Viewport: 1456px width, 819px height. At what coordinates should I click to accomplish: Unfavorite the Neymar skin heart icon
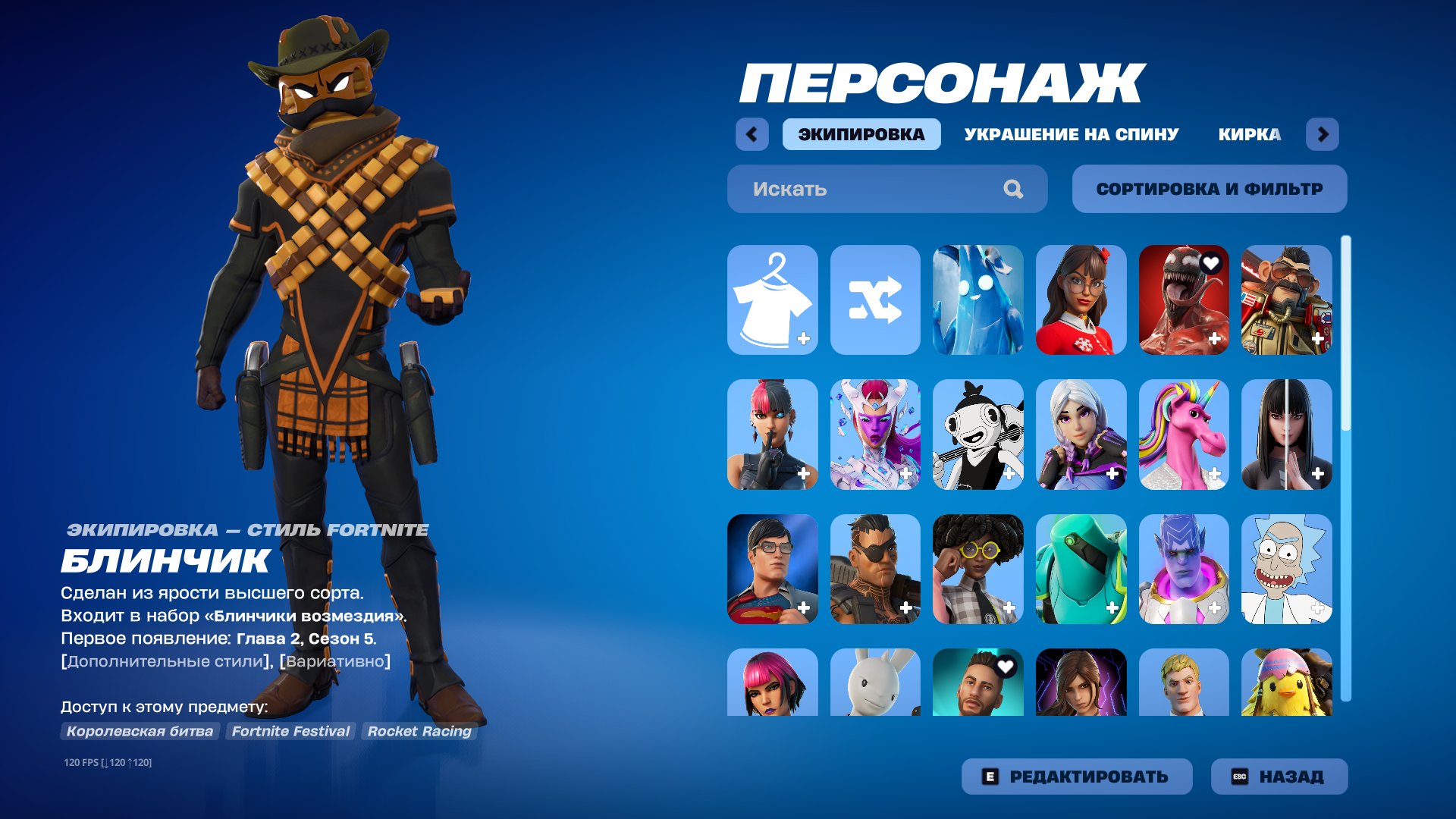tap(1008, 667)
